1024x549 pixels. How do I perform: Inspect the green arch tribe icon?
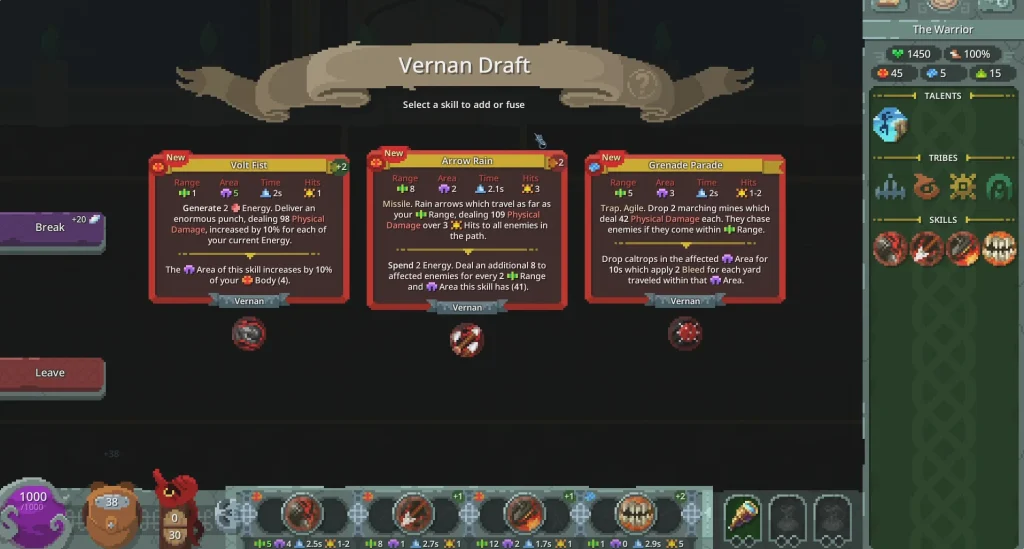[999, 187]
